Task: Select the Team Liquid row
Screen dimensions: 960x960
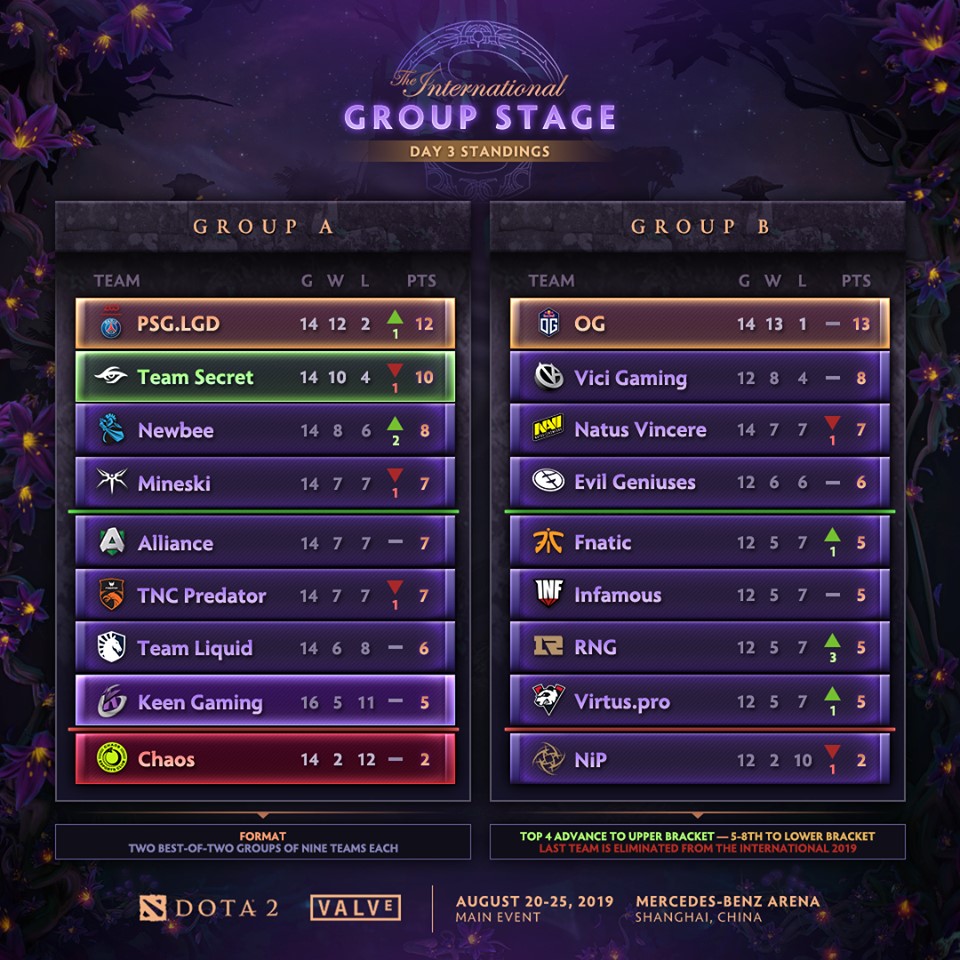Action: [x=265, y=648]
